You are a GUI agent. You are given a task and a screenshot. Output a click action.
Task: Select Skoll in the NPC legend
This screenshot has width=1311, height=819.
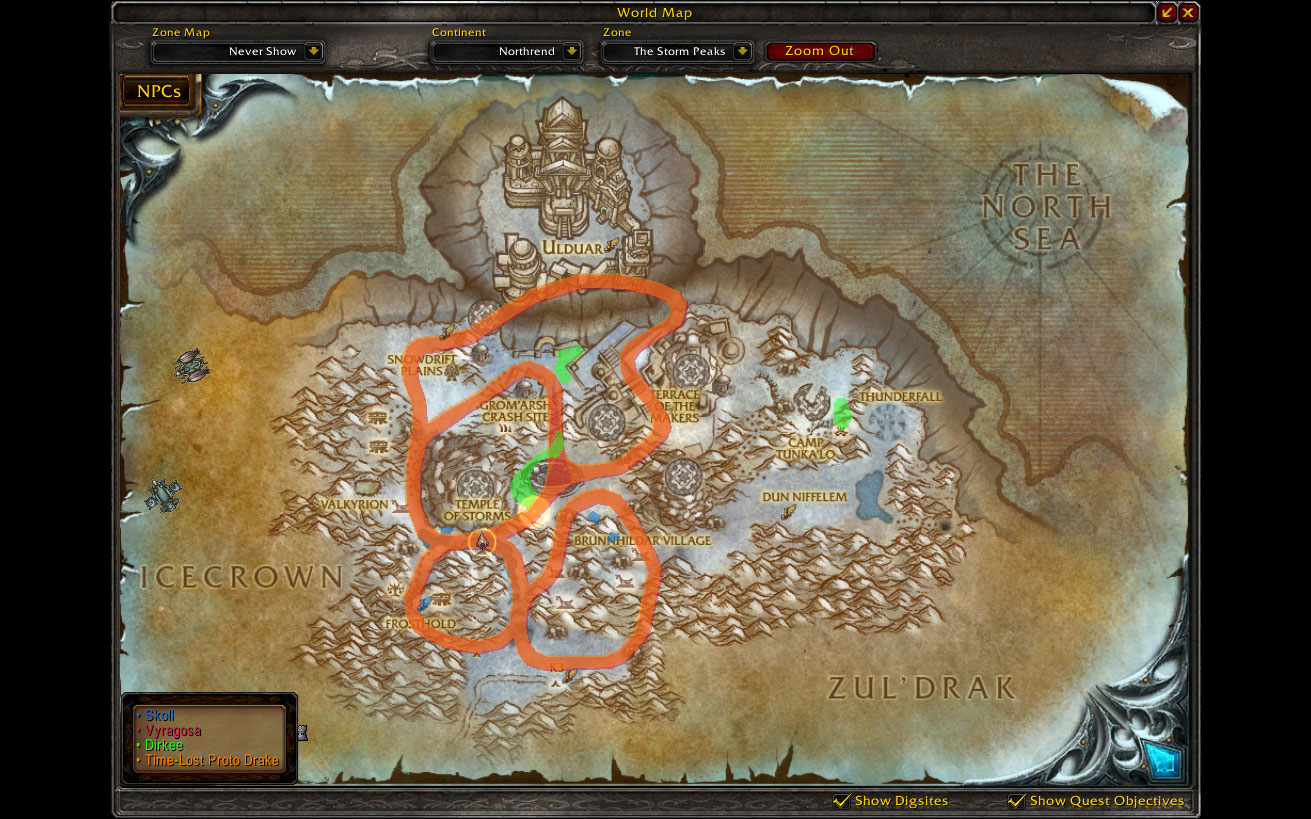pos(160,716)
